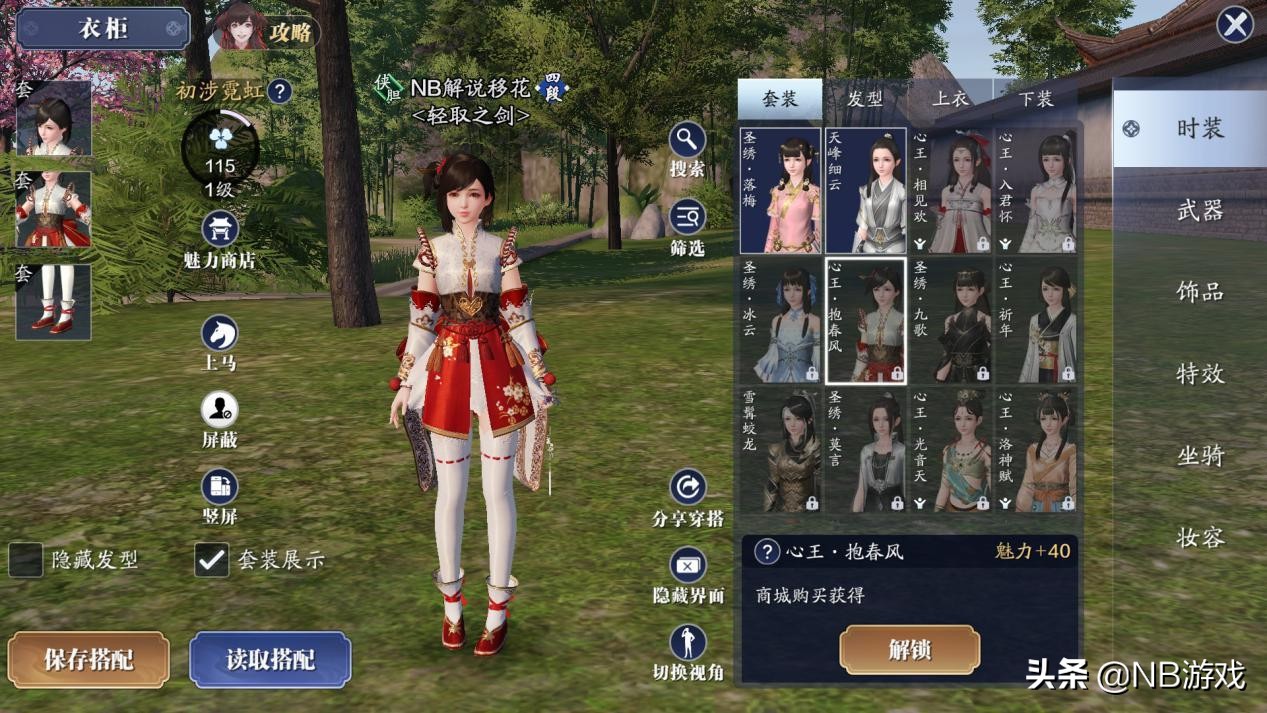Close the wardrobe with the X button
The width and height of the screenshot is (1267, 713).
pos(1235,25)
